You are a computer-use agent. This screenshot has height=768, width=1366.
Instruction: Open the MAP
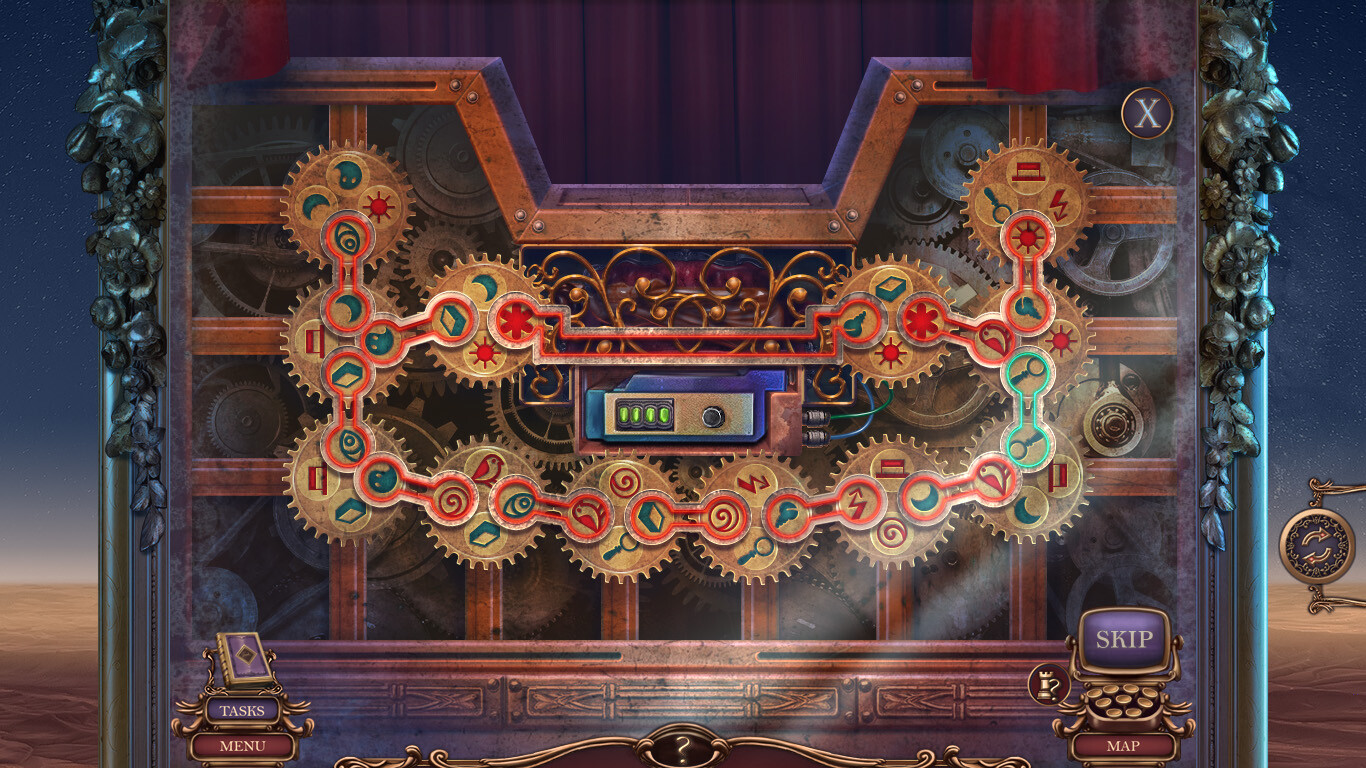tap(1125, 745)
